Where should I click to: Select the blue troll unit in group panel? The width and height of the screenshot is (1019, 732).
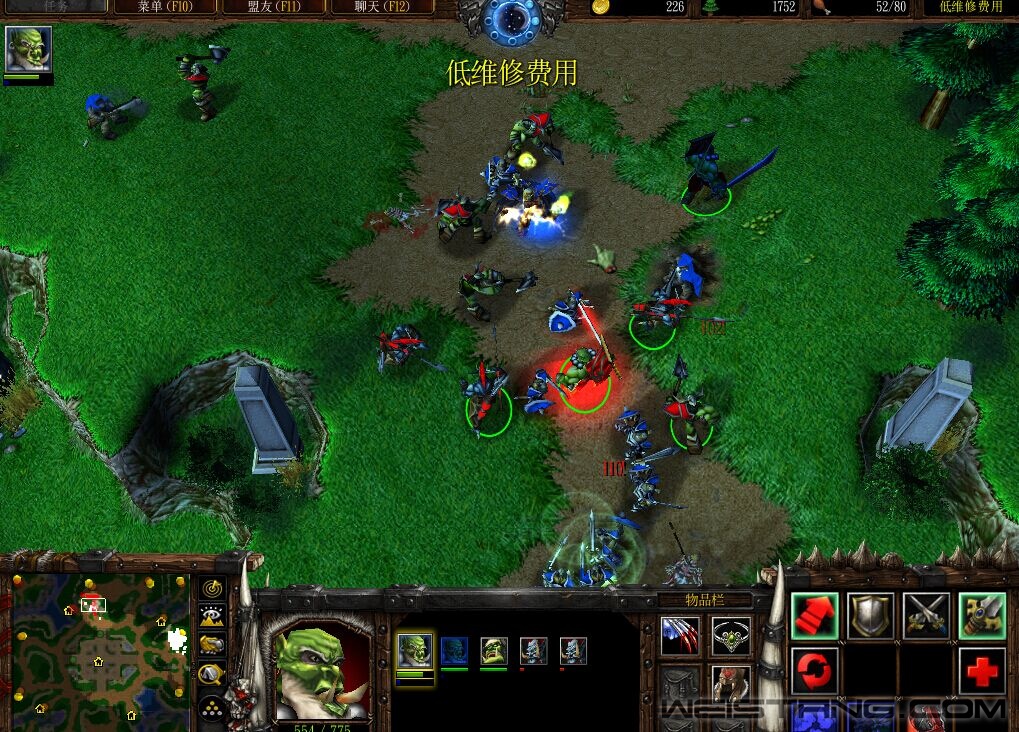pos(454,651)
